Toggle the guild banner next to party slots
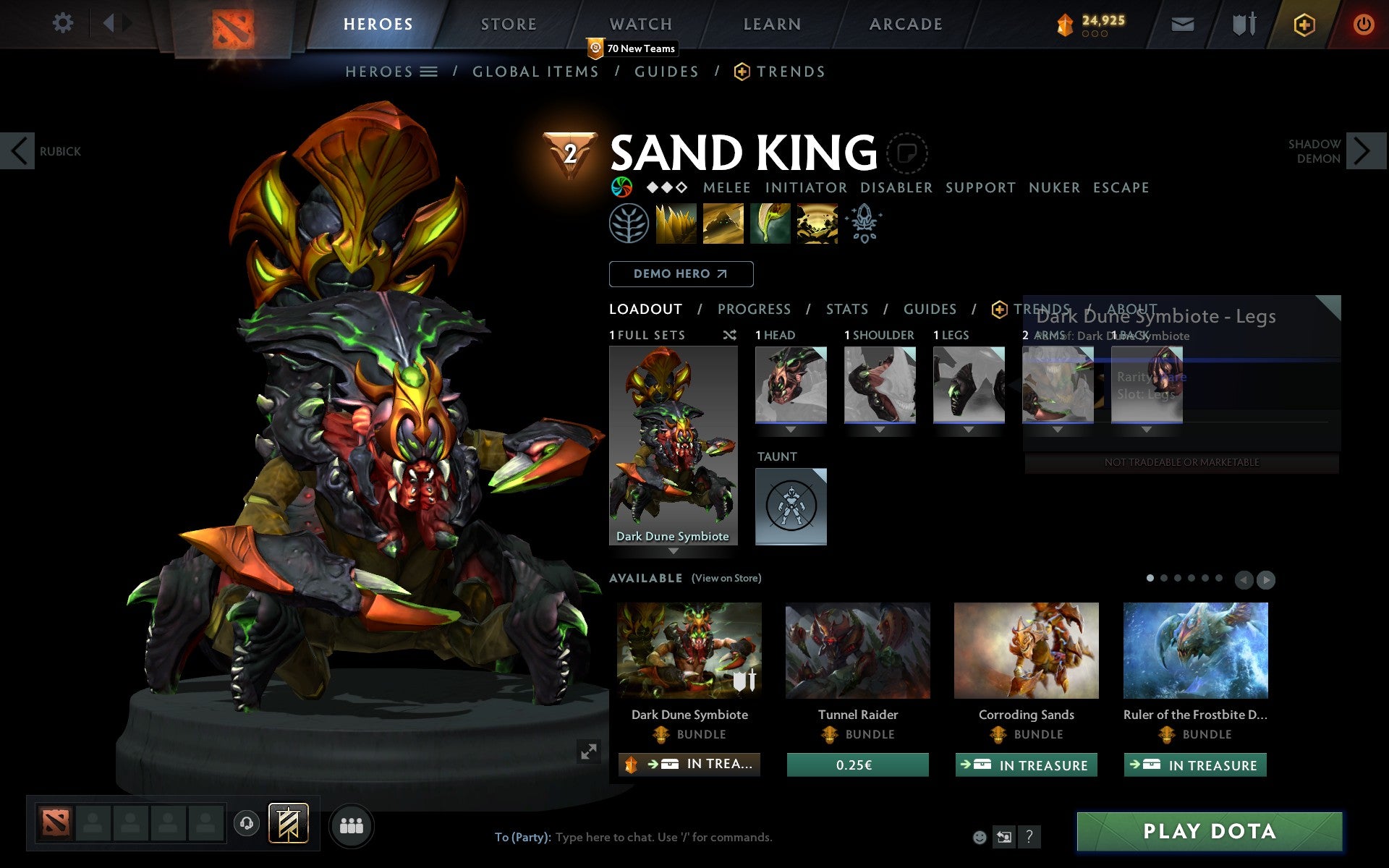The width and height of the screenshot is (1389, 868). 288,822
